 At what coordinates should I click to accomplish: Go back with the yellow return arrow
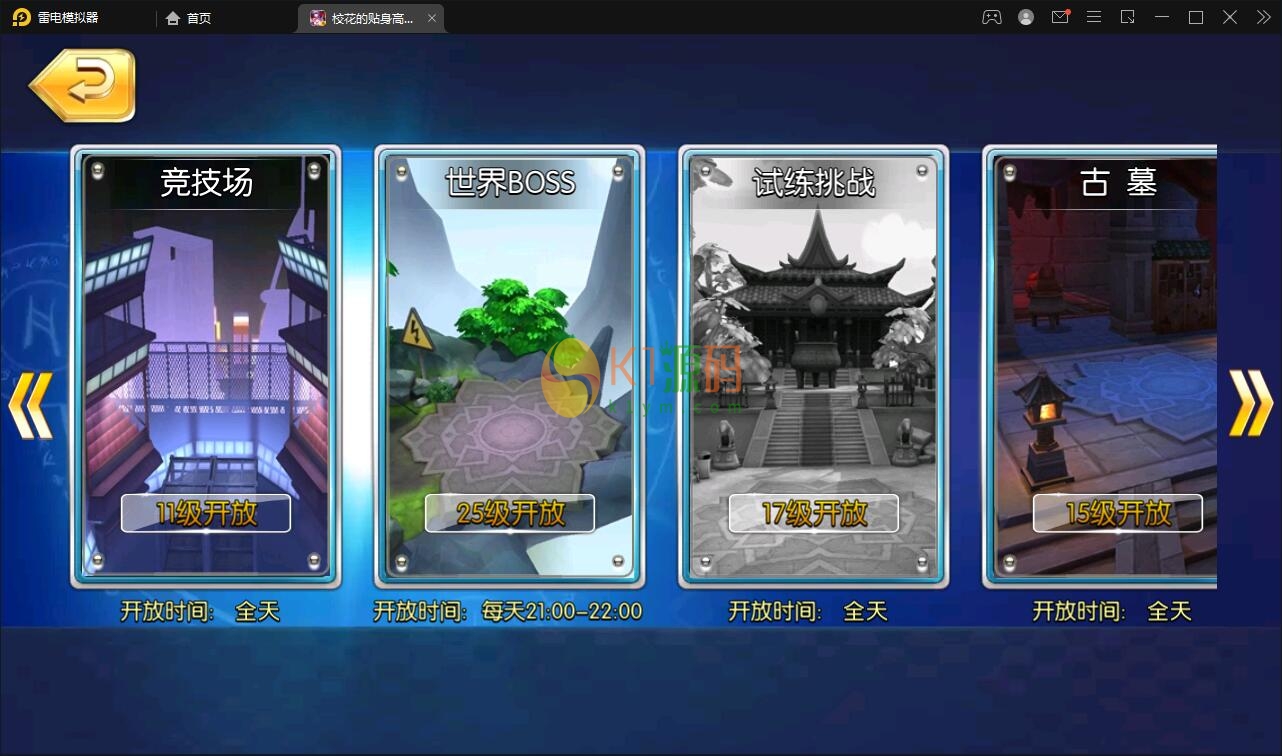pyautogui.click(x=84, y=86)
